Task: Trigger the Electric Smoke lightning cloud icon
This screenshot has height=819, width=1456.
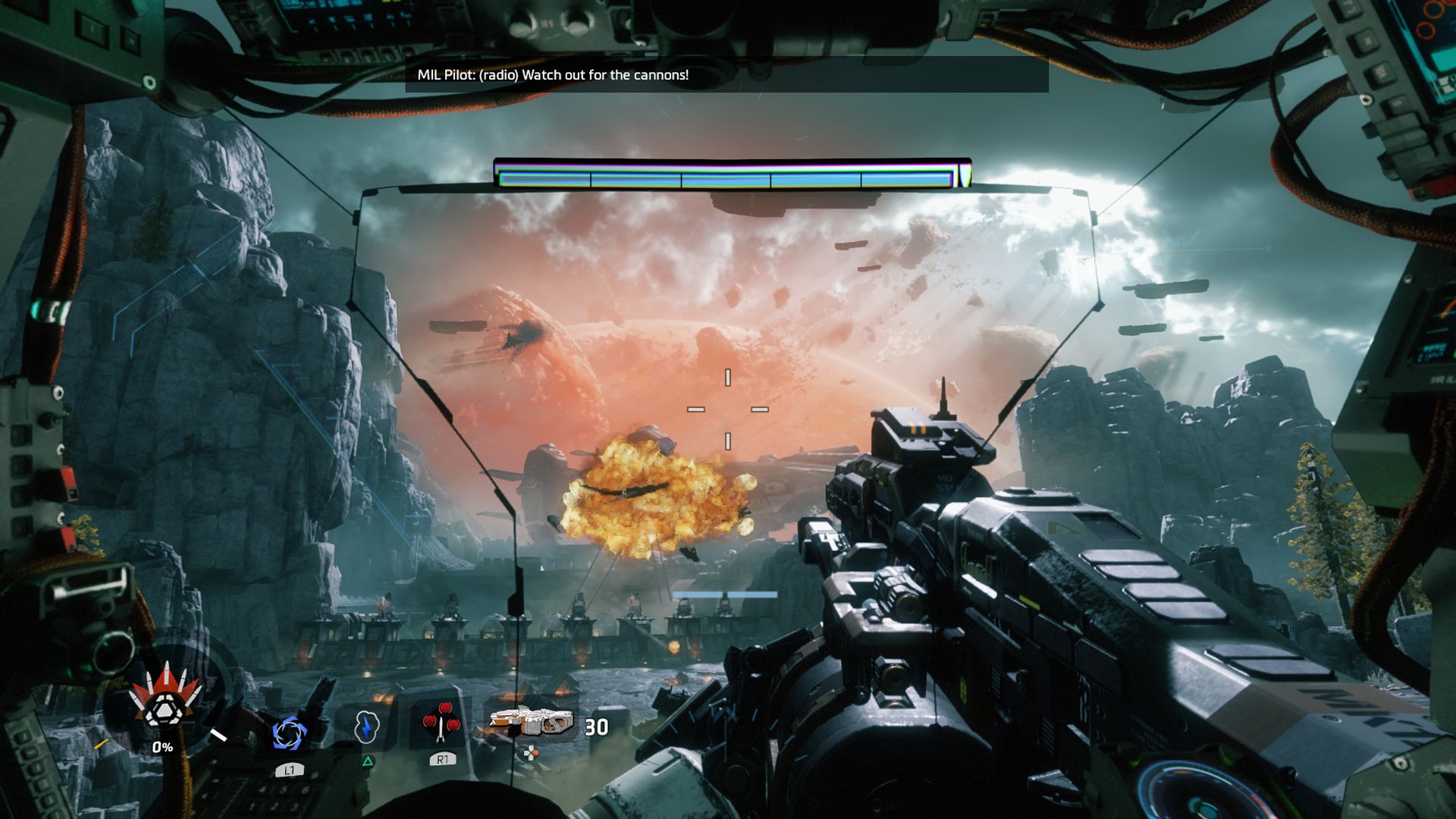Action: click(x=366, y=726)
